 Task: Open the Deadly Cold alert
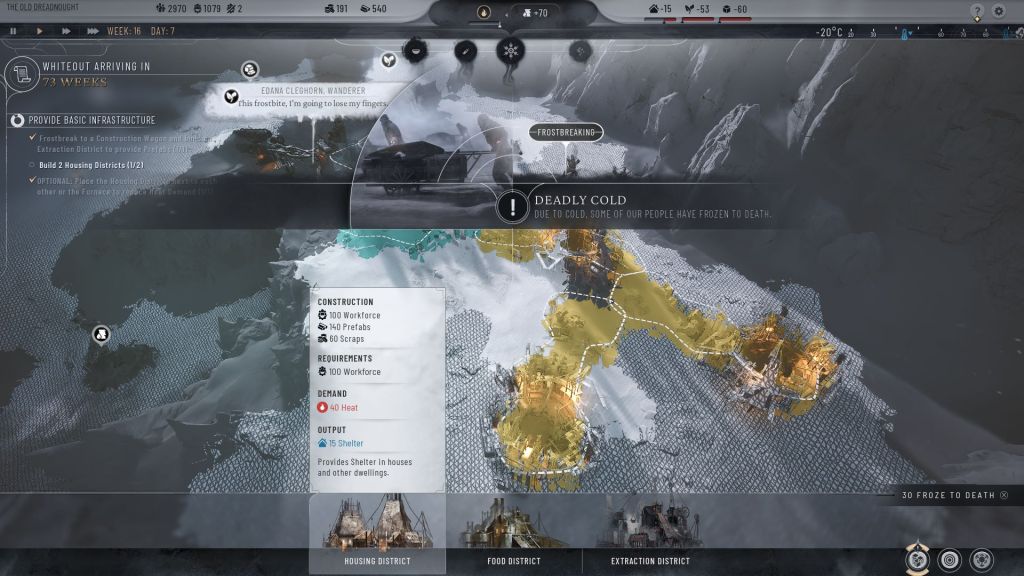coord(513,207)
